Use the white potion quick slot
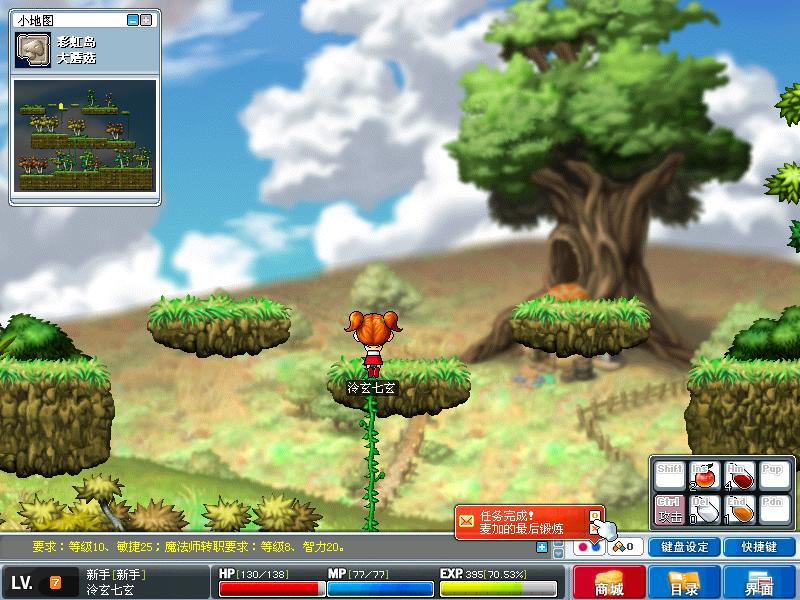800x600 pixels. [x=704, y=508]
